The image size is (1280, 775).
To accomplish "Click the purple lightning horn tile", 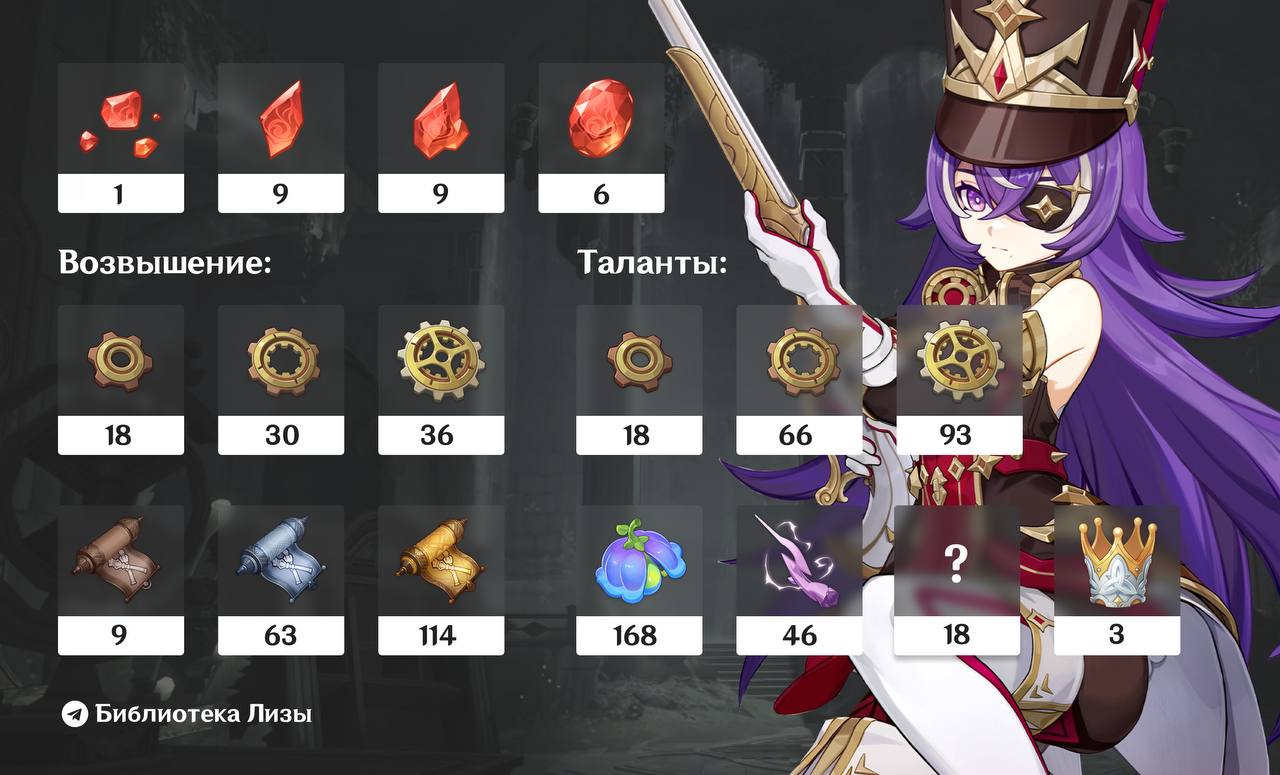I will 799,578.
